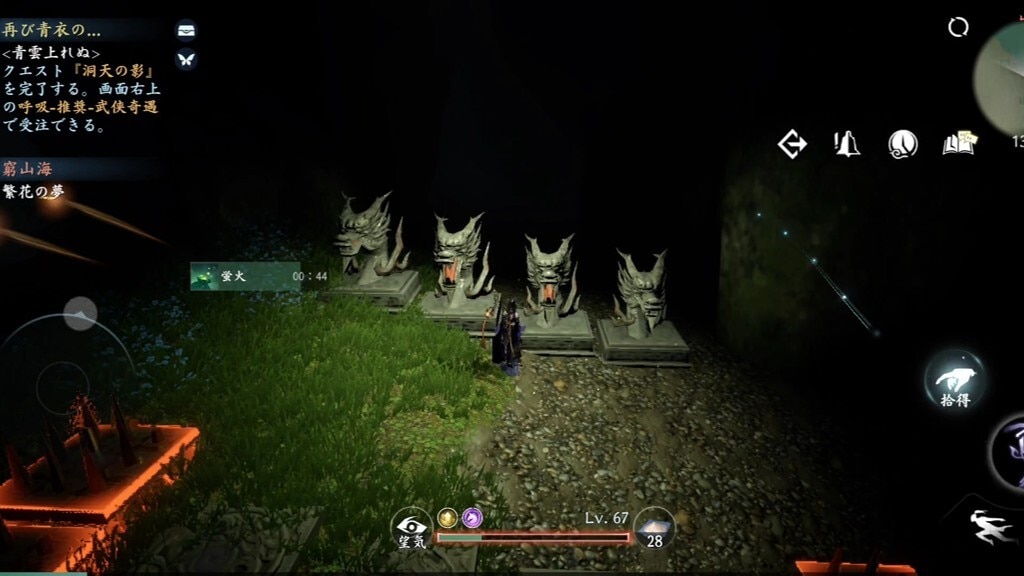Tap the 拾得 pickup button
1024x576 pixels.
coord(954,378)
